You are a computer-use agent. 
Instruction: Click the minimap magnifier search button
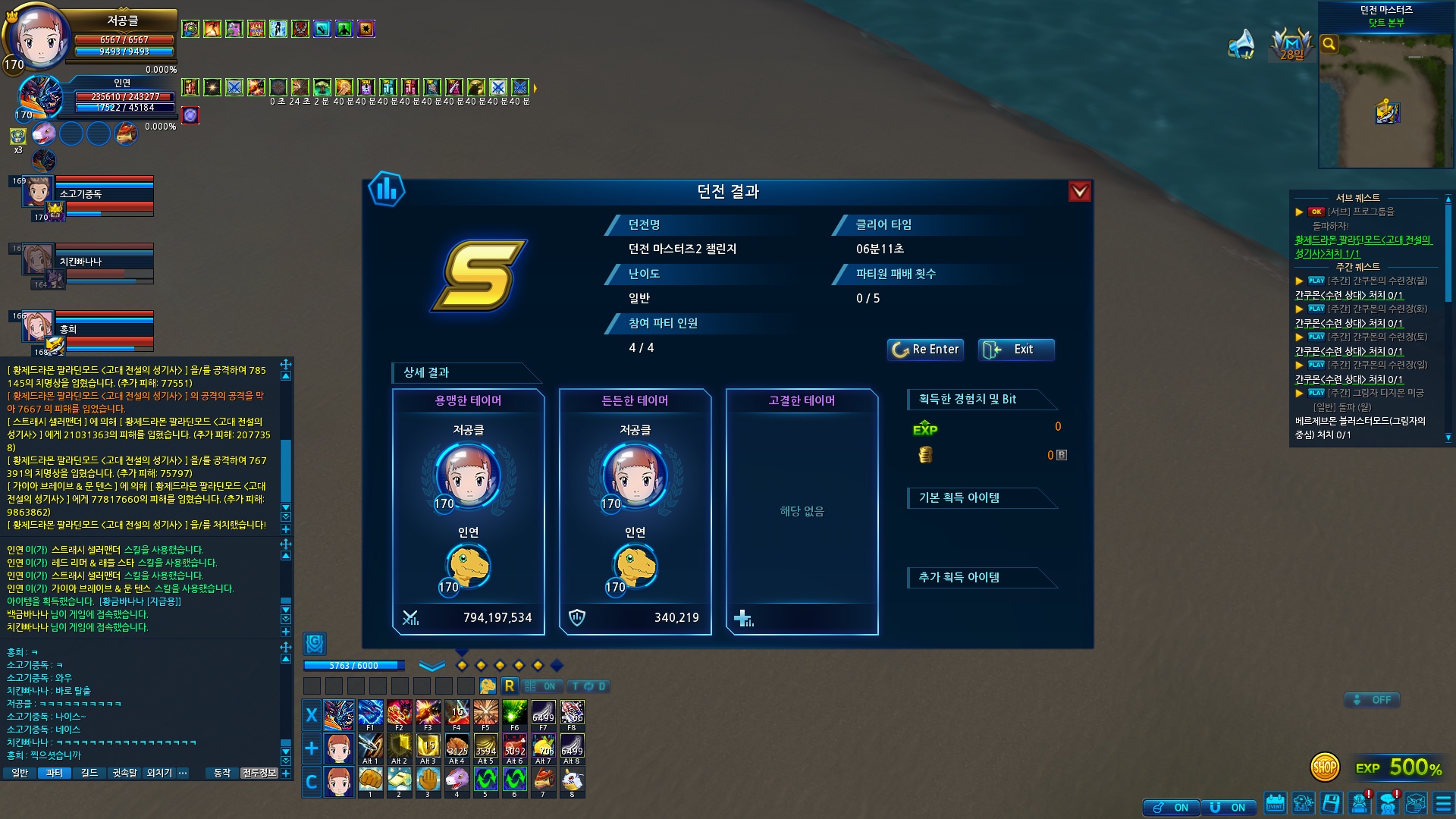[x=1329, y=44]
